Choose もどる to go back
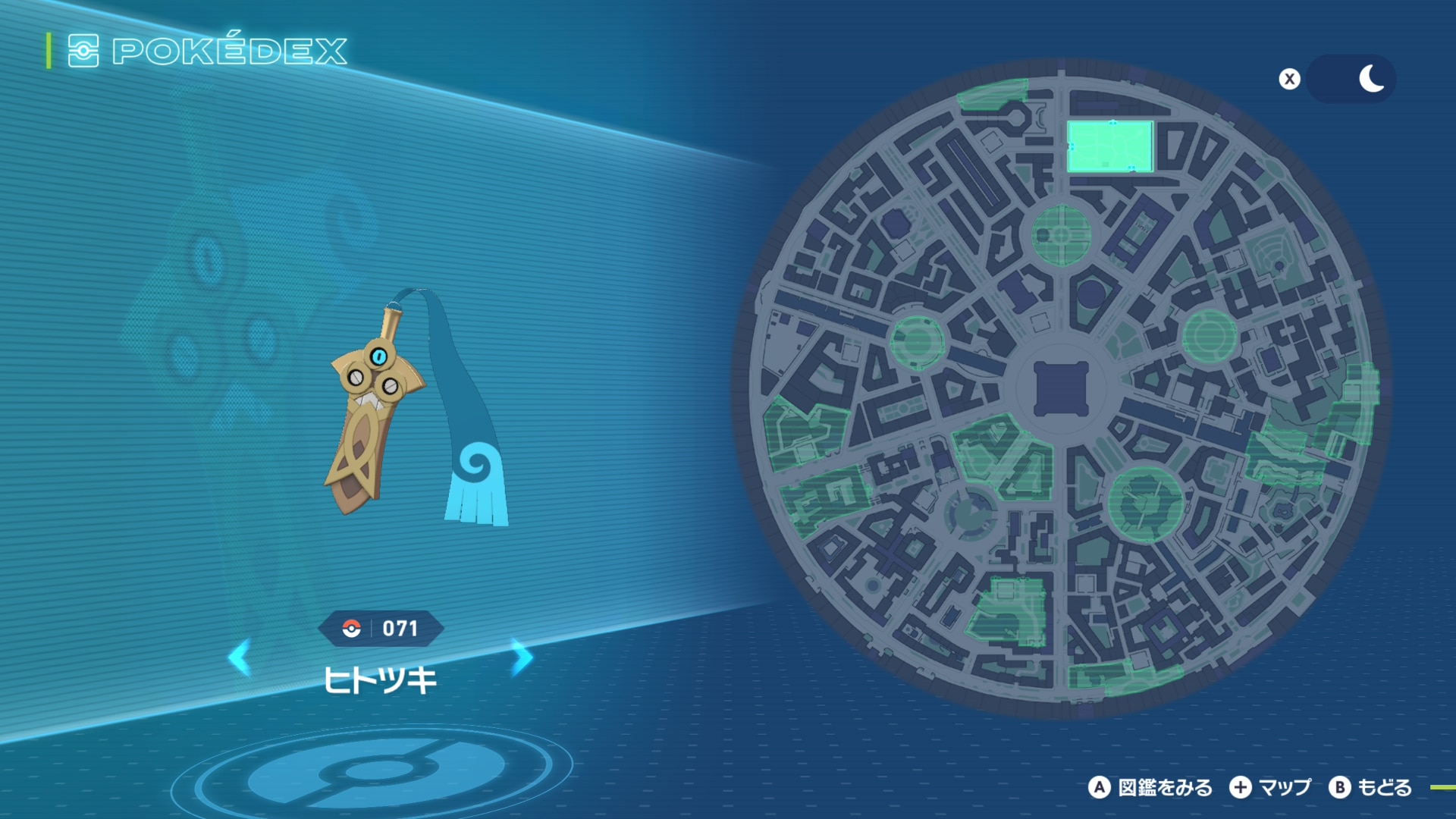The height and width of the screenshot is (819, 1456). pyautogui.click(x=1371, y=788)
